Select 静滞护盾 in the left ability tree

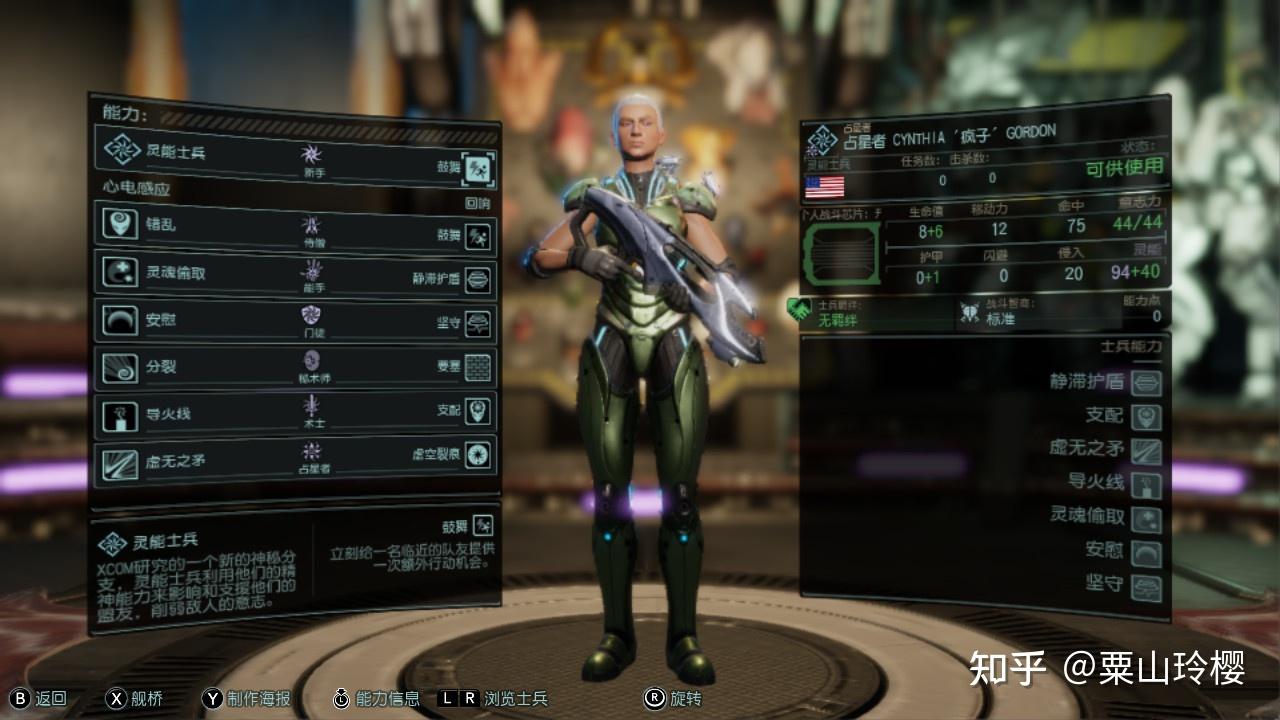(479, 280)
